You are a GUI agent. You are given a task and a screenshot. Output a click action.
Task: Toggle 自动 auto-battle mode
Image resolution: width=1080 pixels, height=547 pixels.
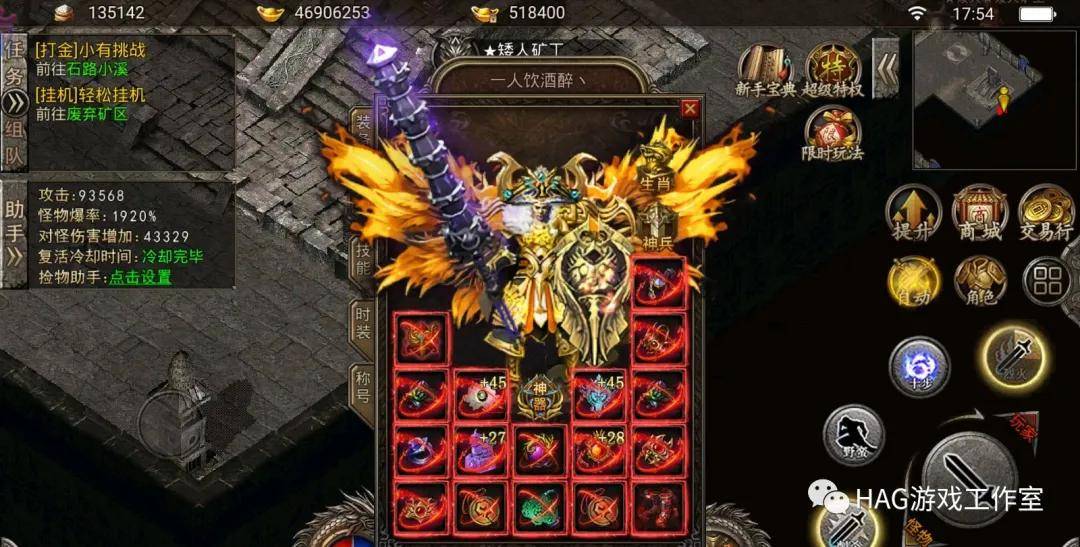(913, 281)
